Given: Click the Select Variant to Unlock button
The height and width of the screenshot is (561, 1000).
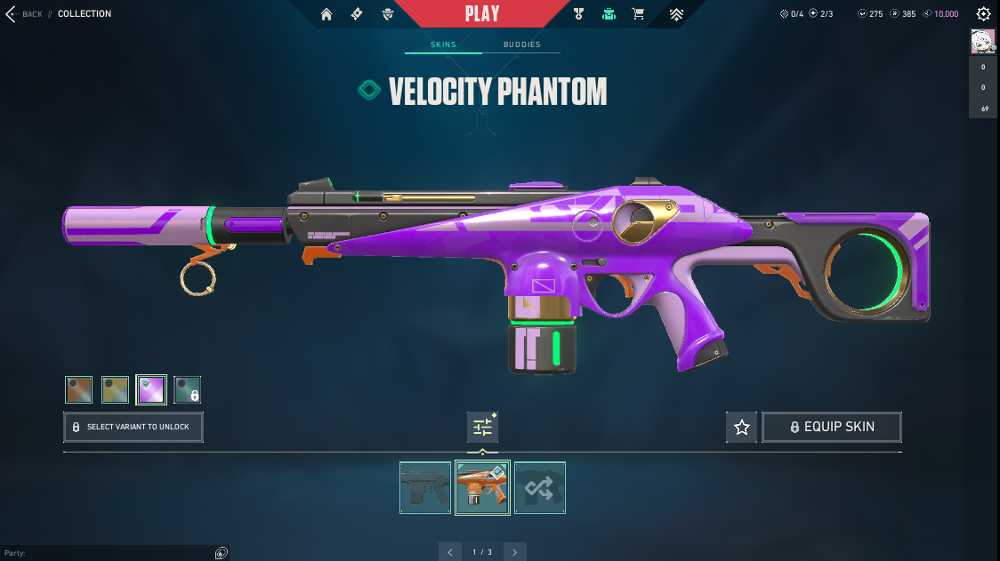Looking at the screenshot, I should (x=133, y=427).
